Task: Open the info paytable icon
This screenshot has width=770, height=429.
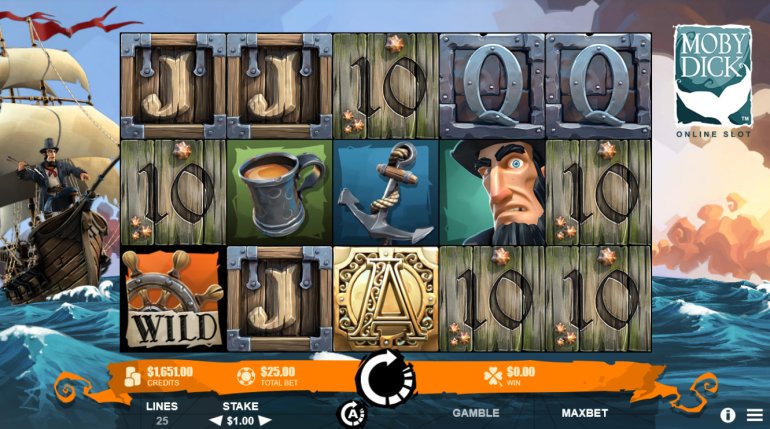Action: click(x=727, y=414)
